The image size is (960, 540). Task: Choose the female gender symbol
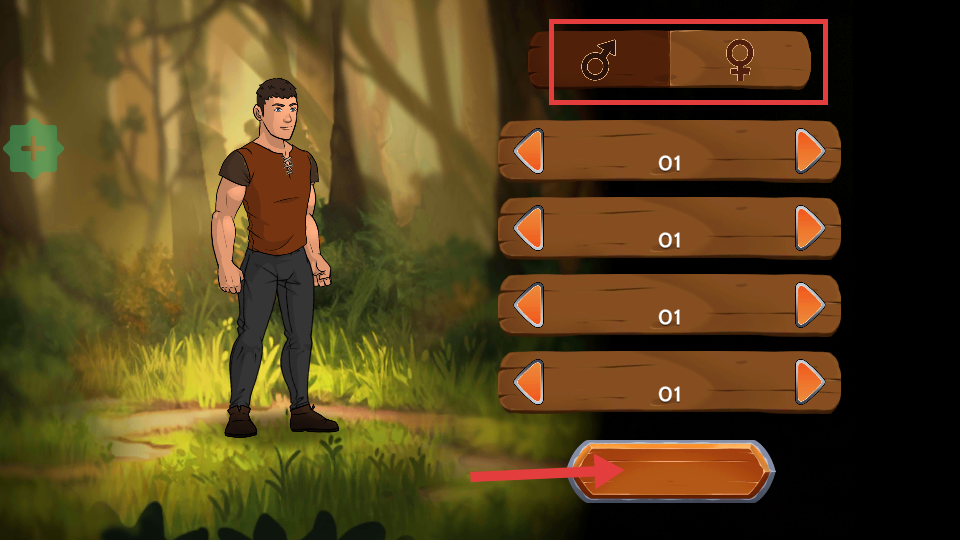click(739, 61)
